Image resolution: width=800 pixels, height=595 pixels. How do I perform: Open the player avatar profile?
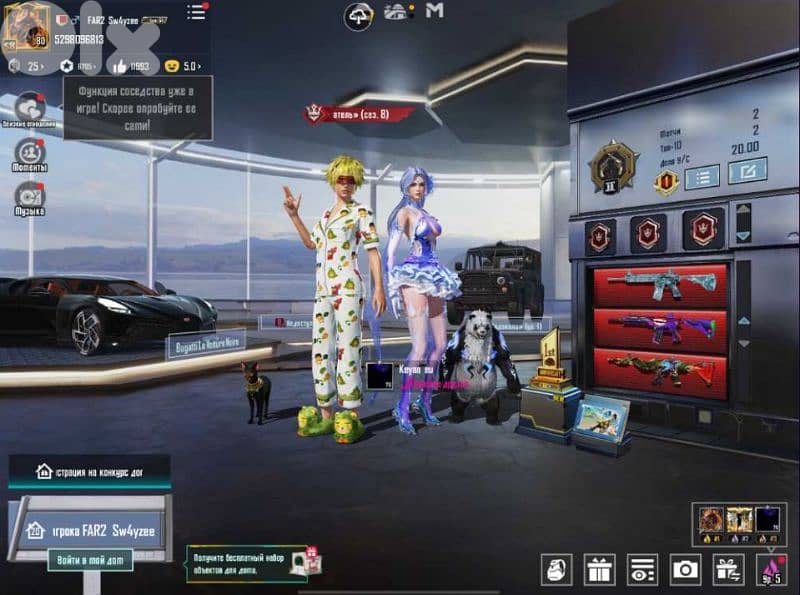click(x=26, y=28)
